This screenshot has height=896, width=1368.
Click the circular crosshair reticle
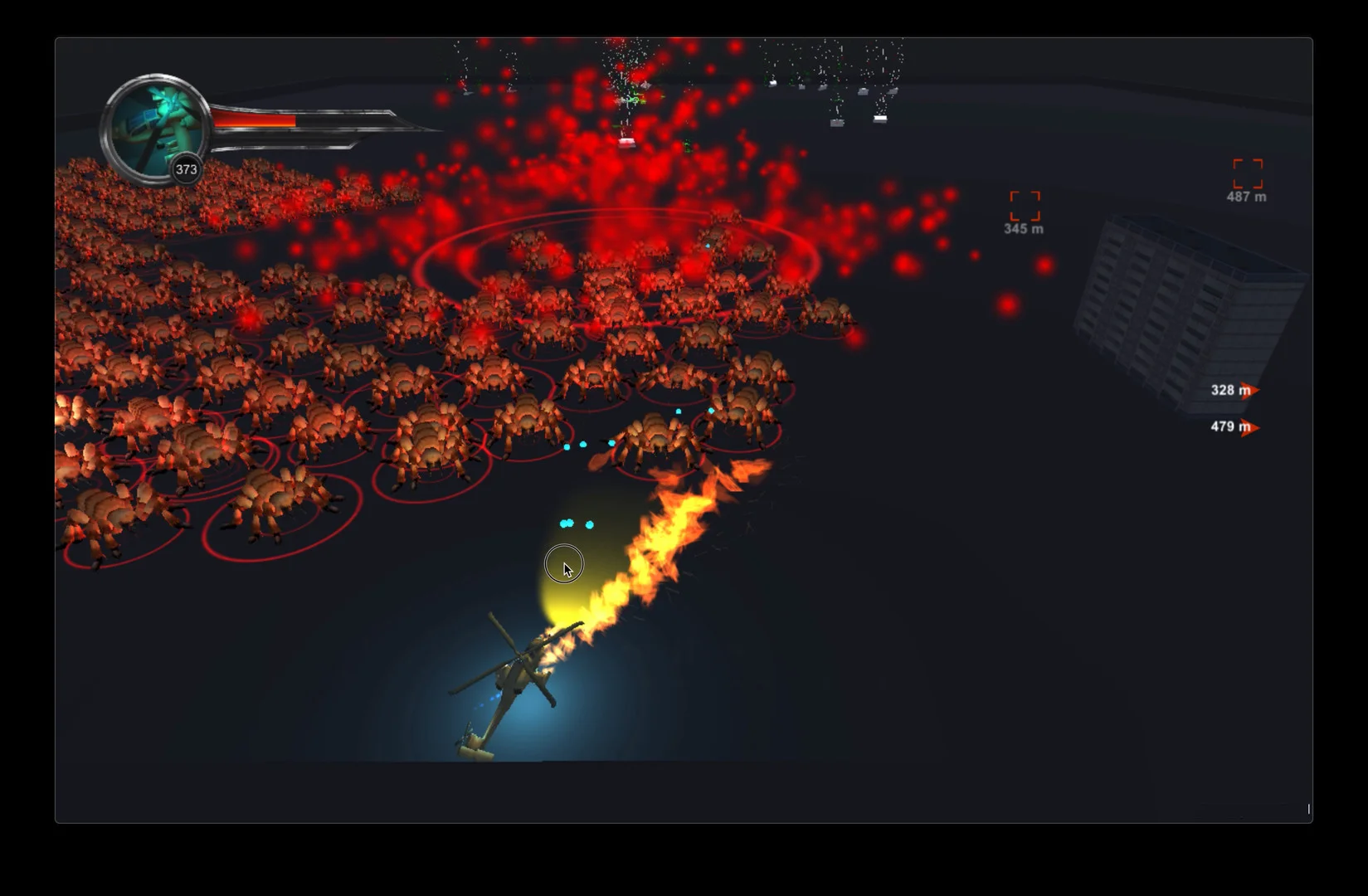pyautogui.click(x=563, y=563)
